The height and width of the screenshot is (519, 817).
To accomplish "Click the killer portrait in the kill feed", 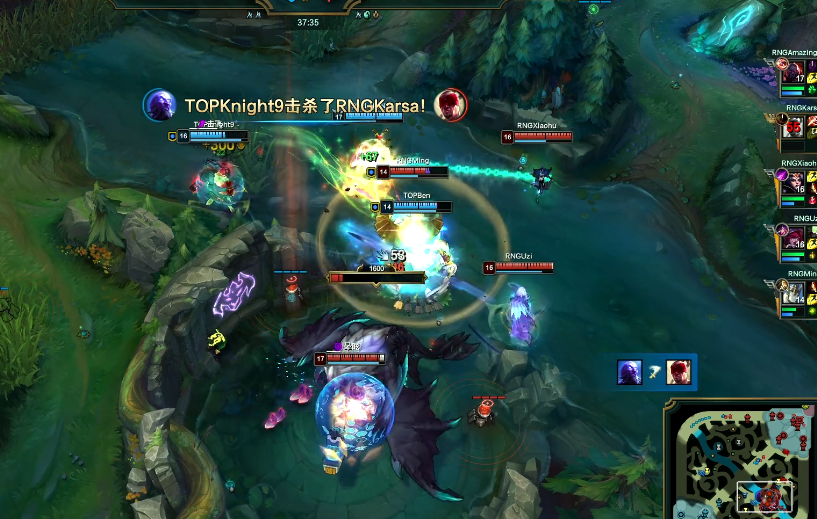I will point(630,372).
